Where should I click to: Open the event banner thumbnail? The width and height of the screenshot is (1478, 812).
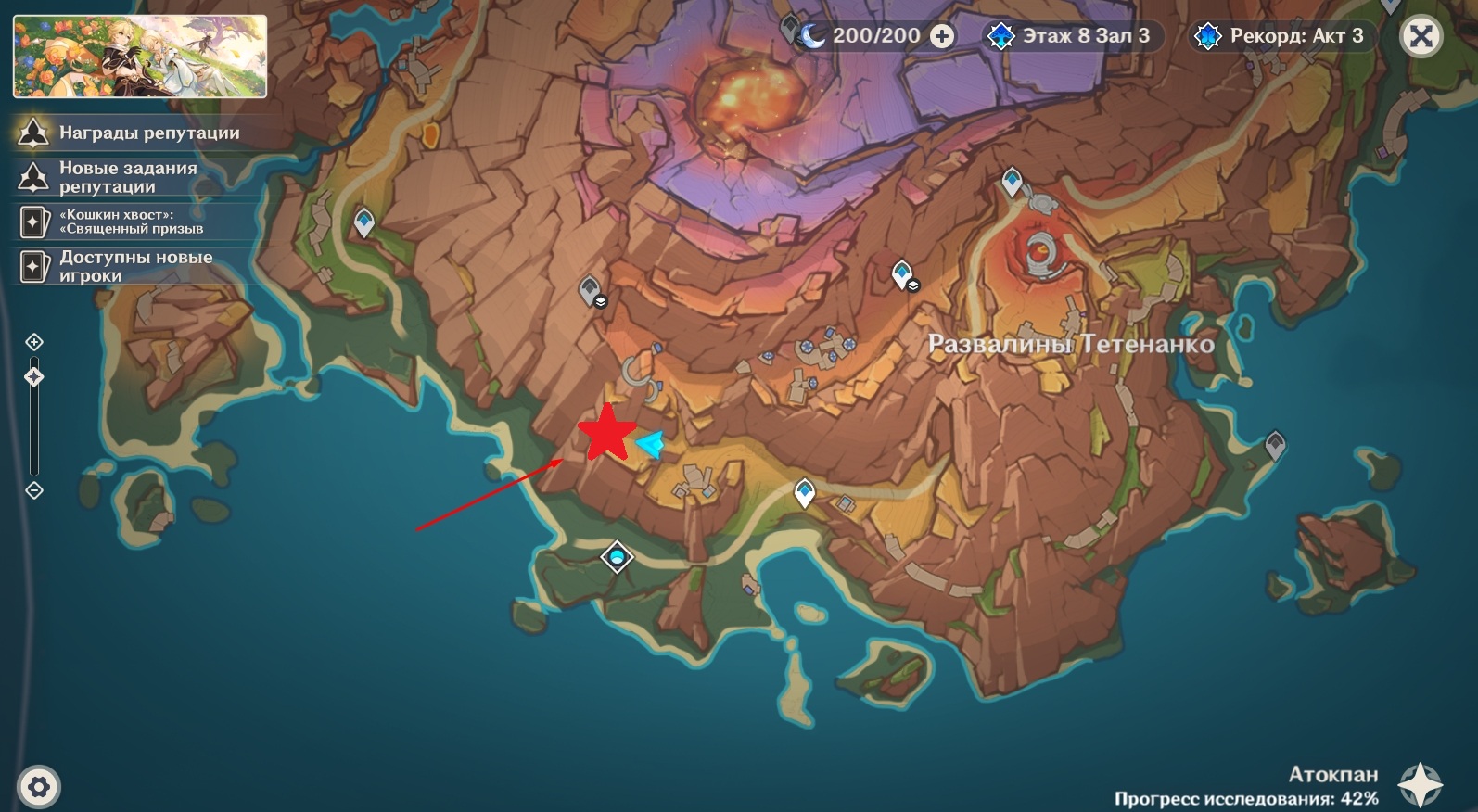click(140, 57)
